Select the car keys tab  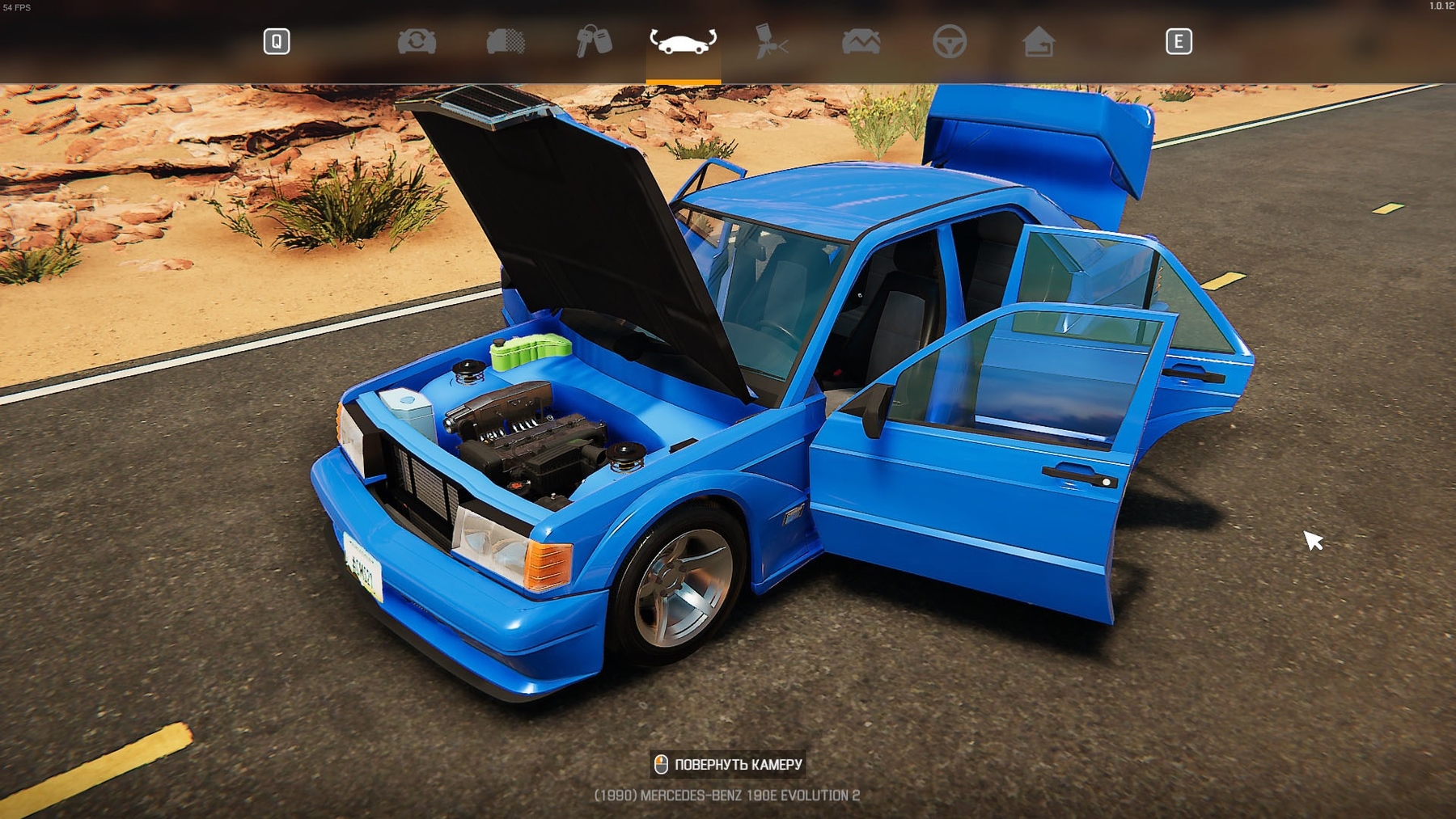click(x=594, y=41)
